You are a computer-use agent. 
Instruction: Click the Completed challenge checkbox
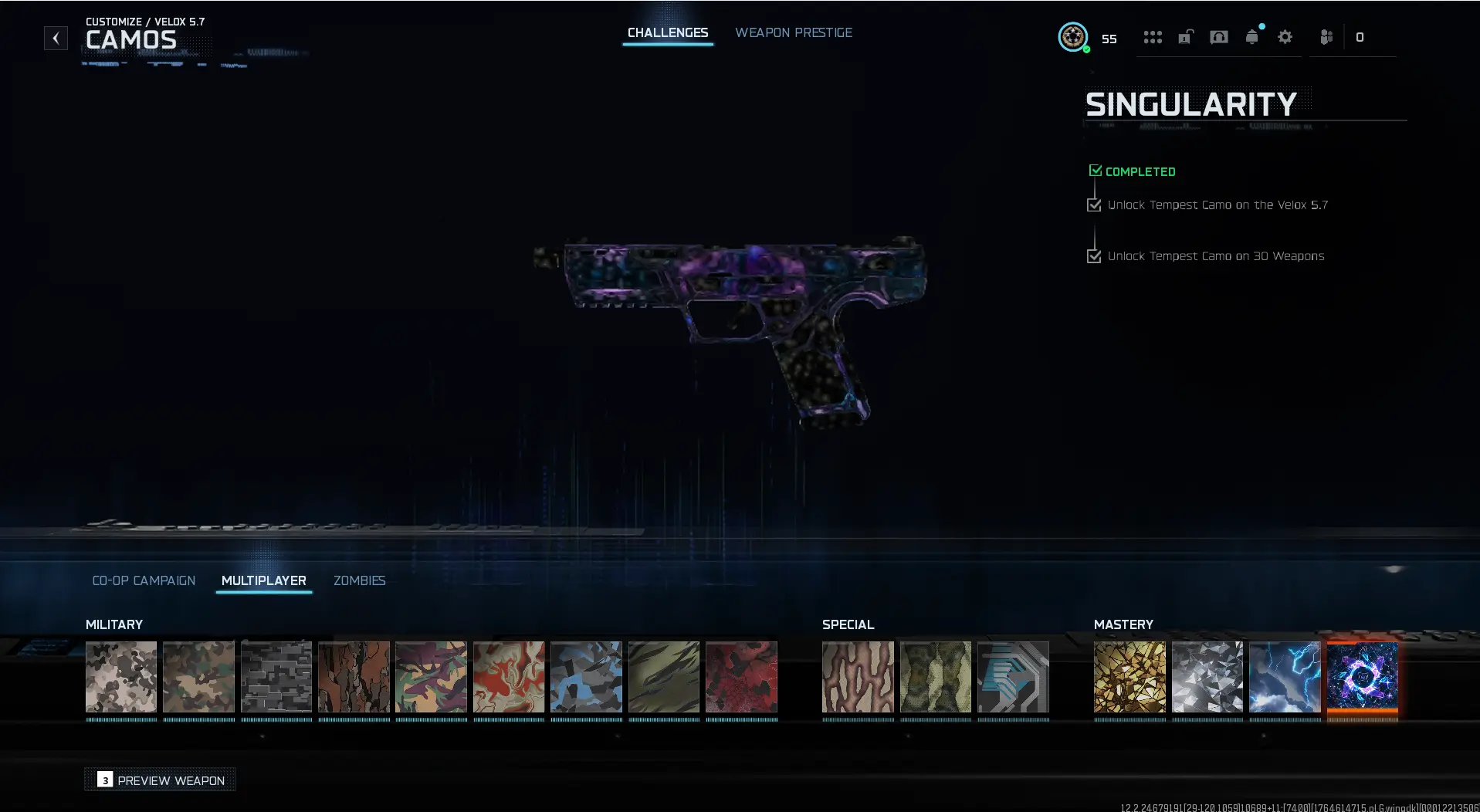[x=1096, y=170]
